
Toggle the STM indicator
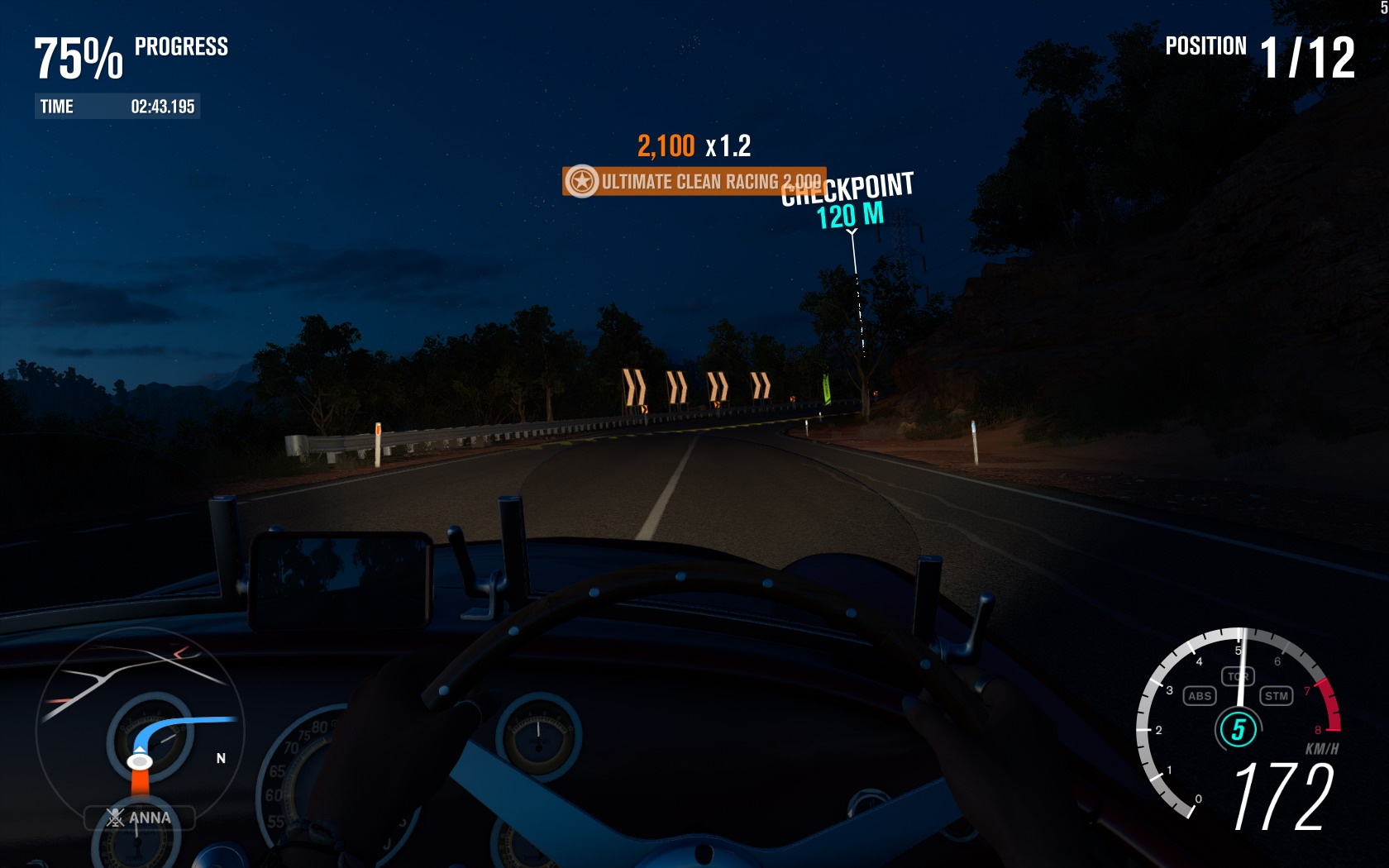[x=1277, y=696]
